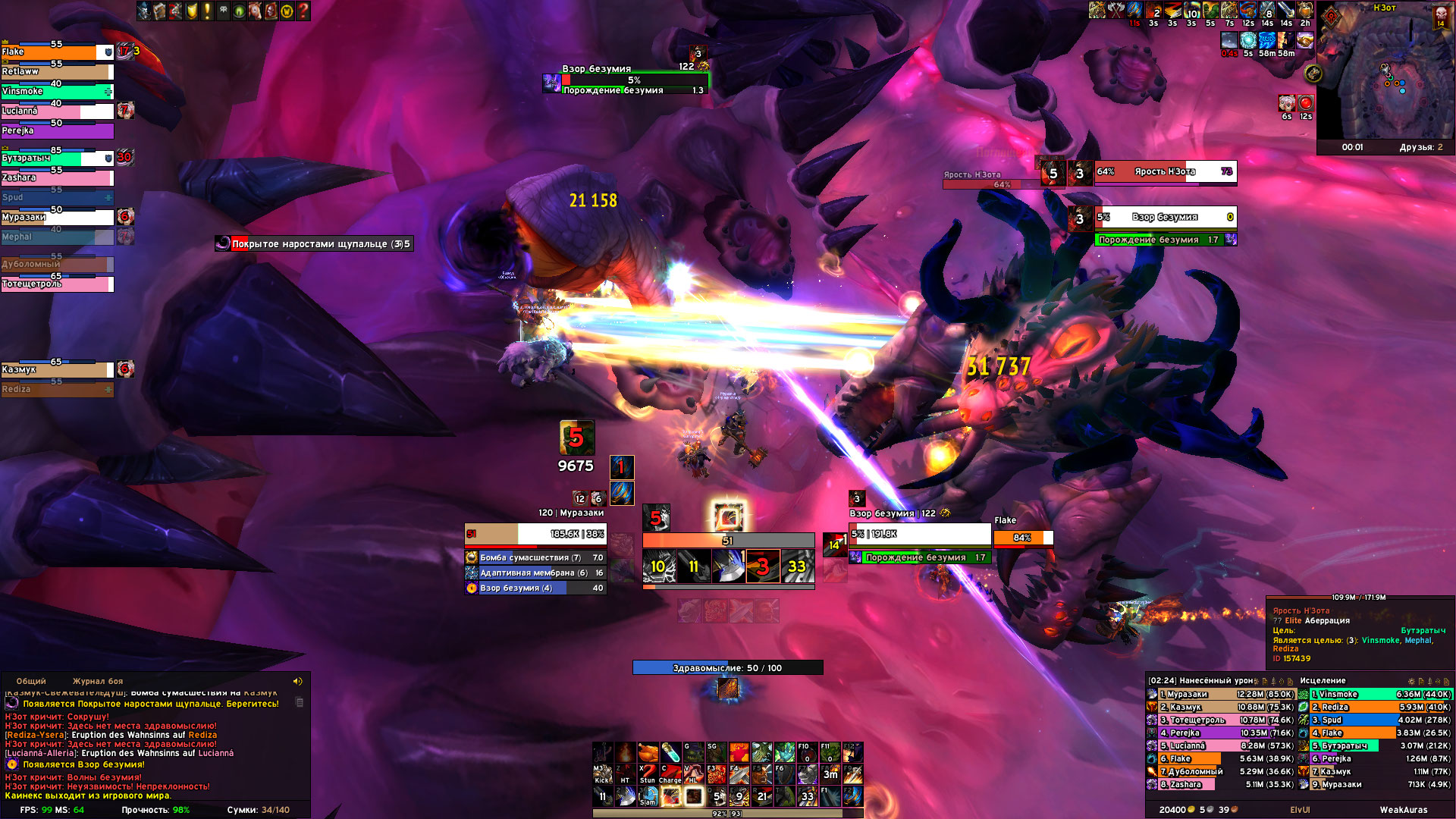Select the Взор безумия boss frame

coord(1165,218)
